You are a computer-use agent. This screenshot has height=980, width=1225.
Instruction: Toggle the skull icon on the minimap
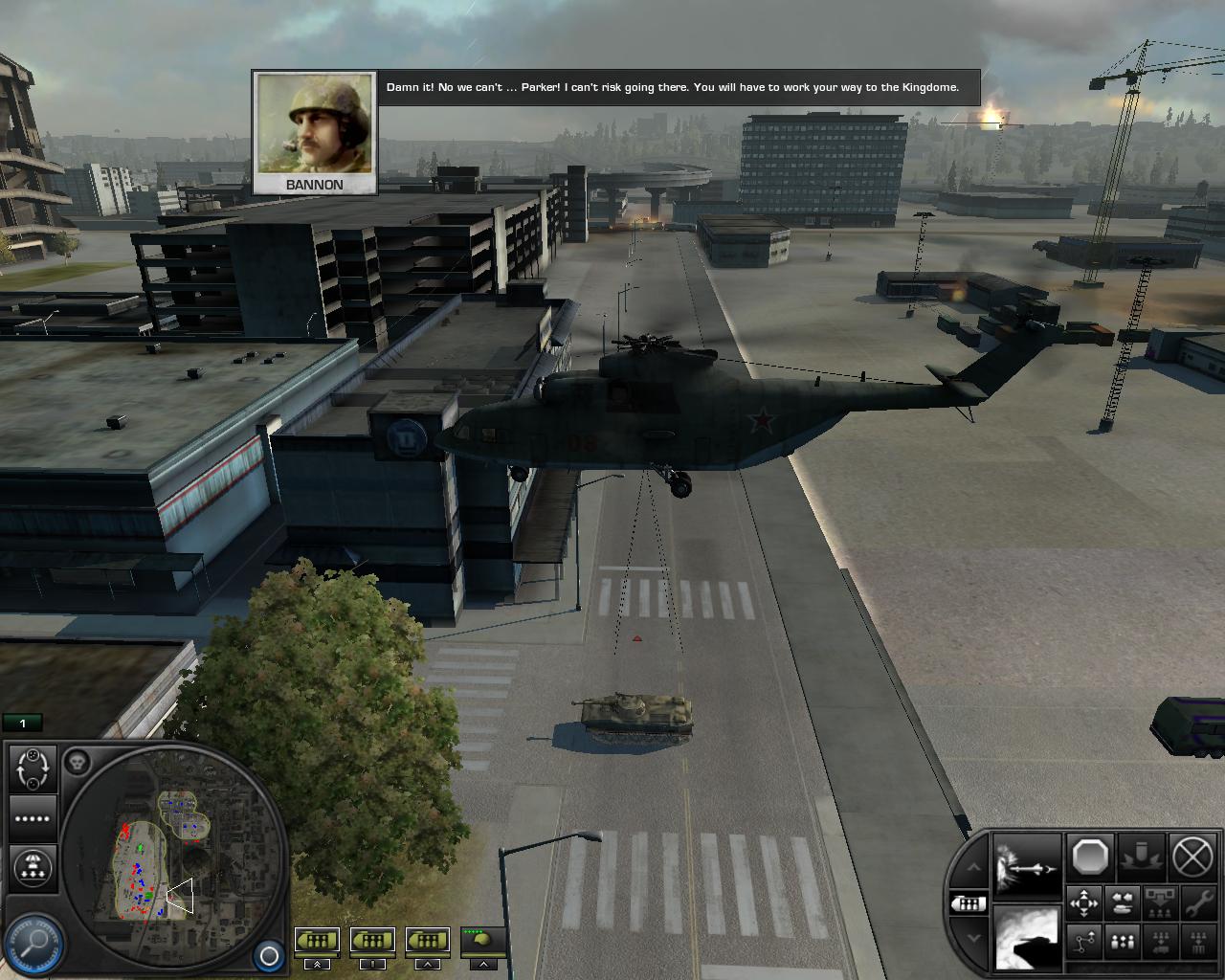tap(78, 762)
